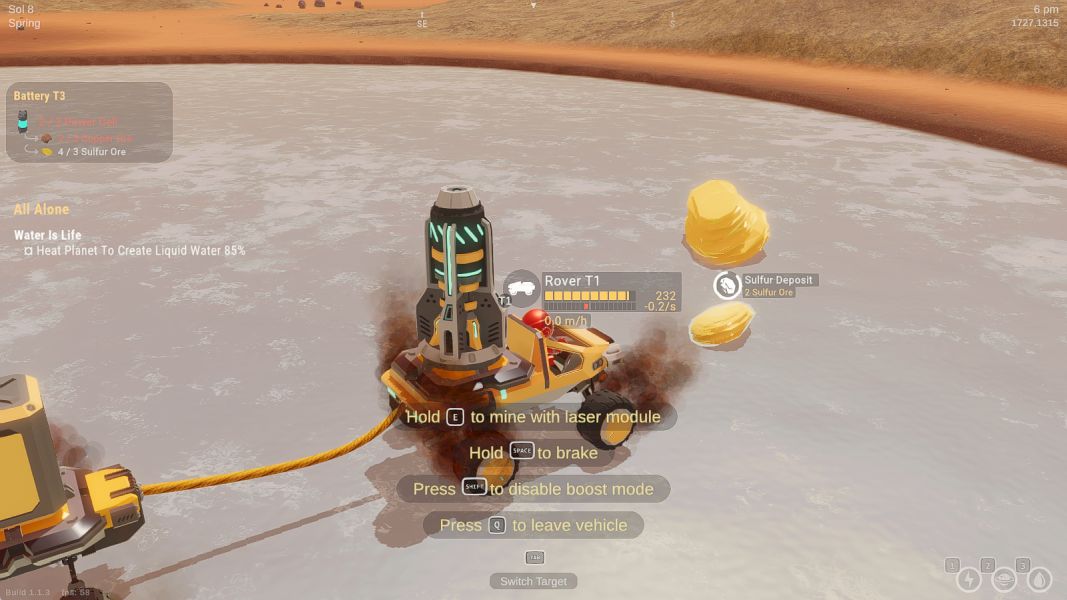Screen dimensions: 1067x600
Task: Select the Sulfur Ore ingredient row
Action: 84,152
